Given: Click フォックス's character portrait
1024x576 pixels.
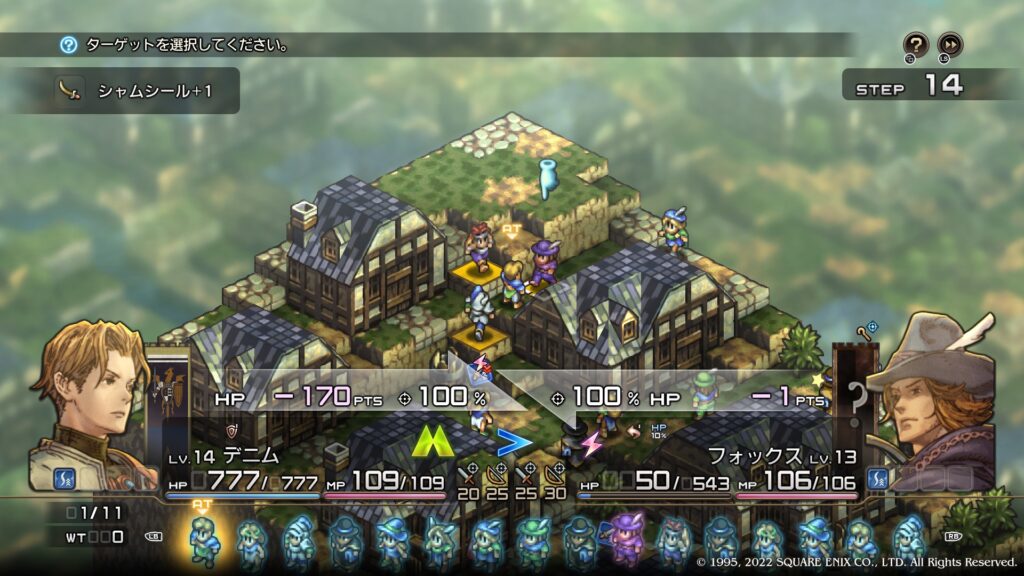Looking at the screenshot, I should click(x=932, y=400).
